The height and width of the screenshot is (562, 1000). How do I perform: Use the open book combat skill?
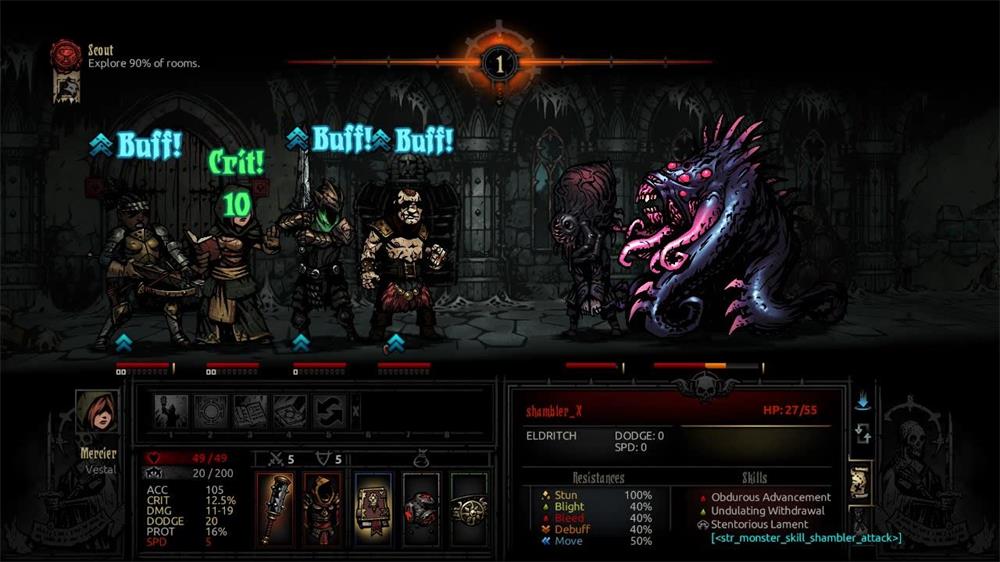point(251,410)
